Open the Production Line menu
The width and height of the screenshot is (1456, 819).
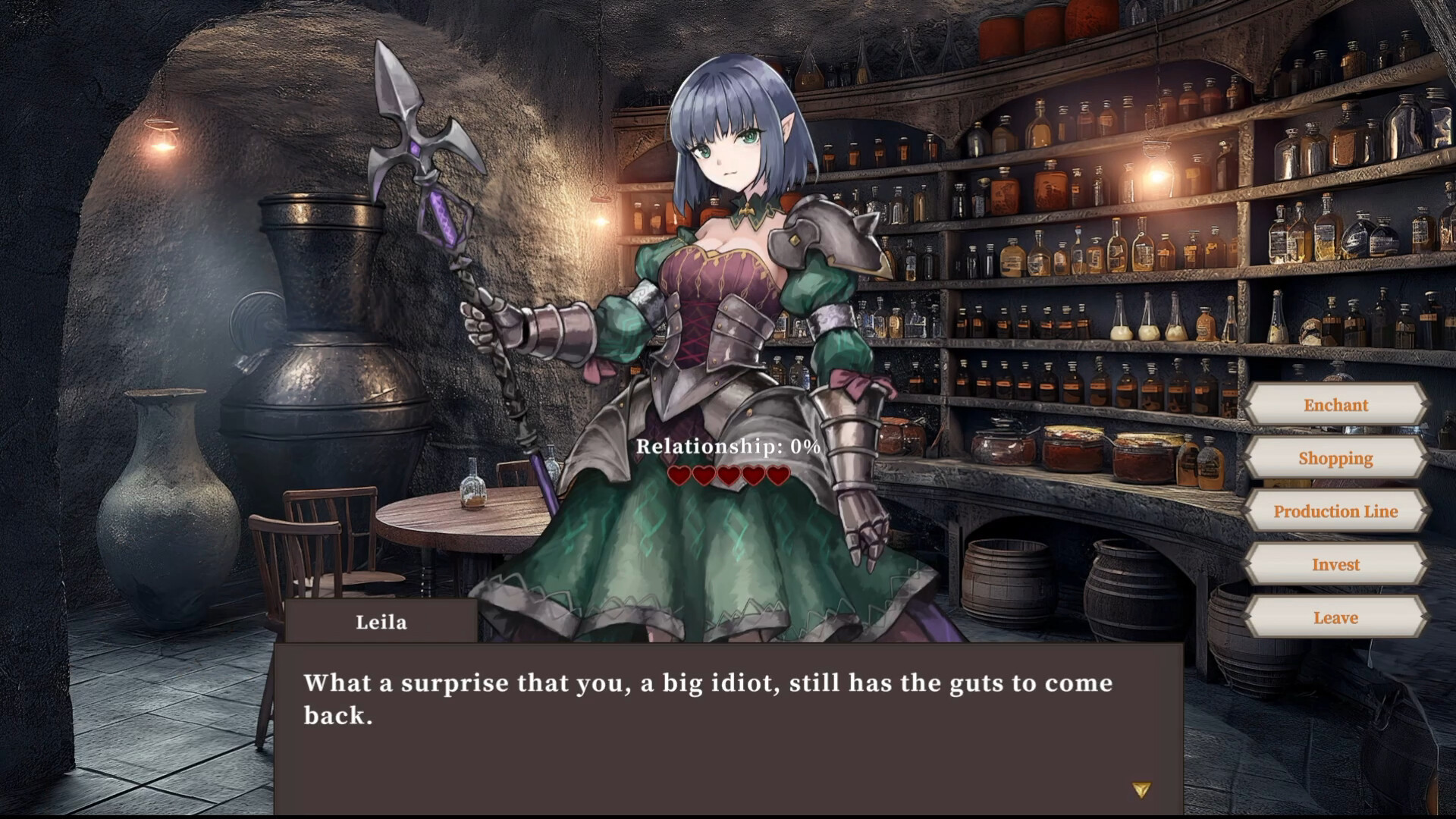tap(1335, 511)
